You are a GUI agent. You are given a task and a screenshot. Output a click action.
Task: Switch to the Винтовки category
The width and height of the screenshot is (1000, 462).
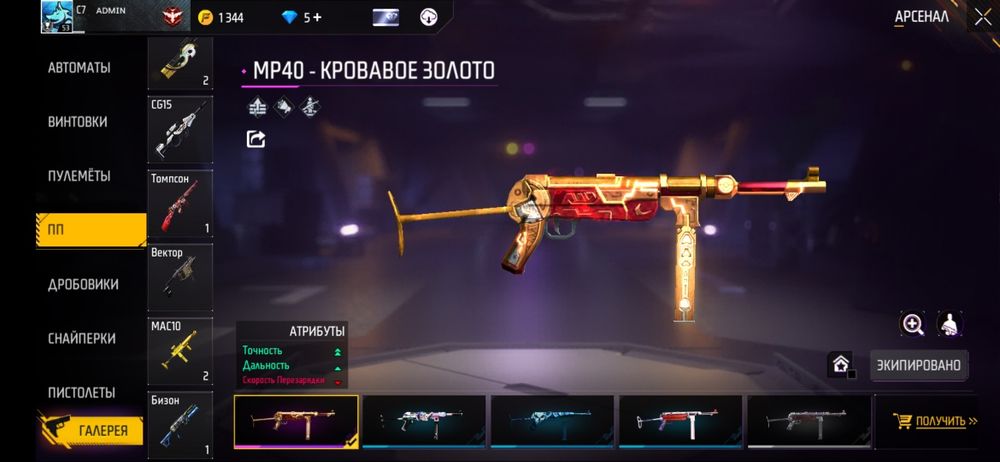78,122
